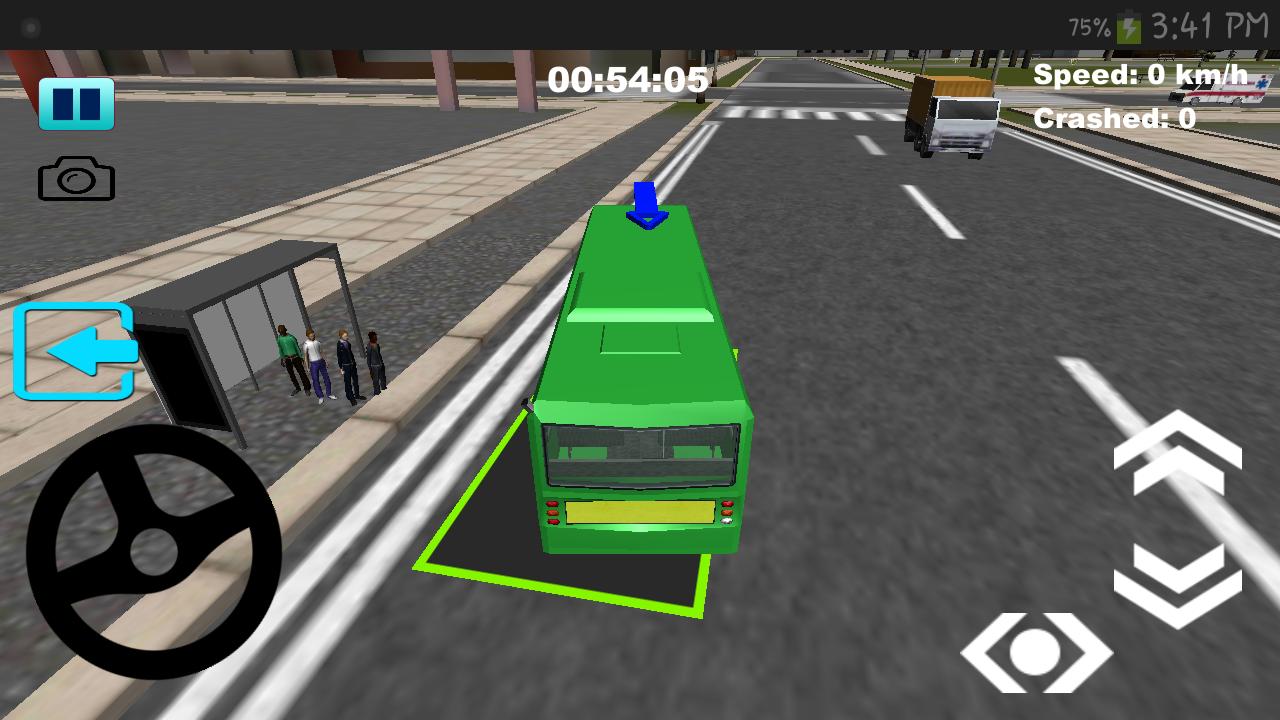Tap the blue arrow above the bus
This screenshot has height=720, width=1280.
tap(644, 205)
